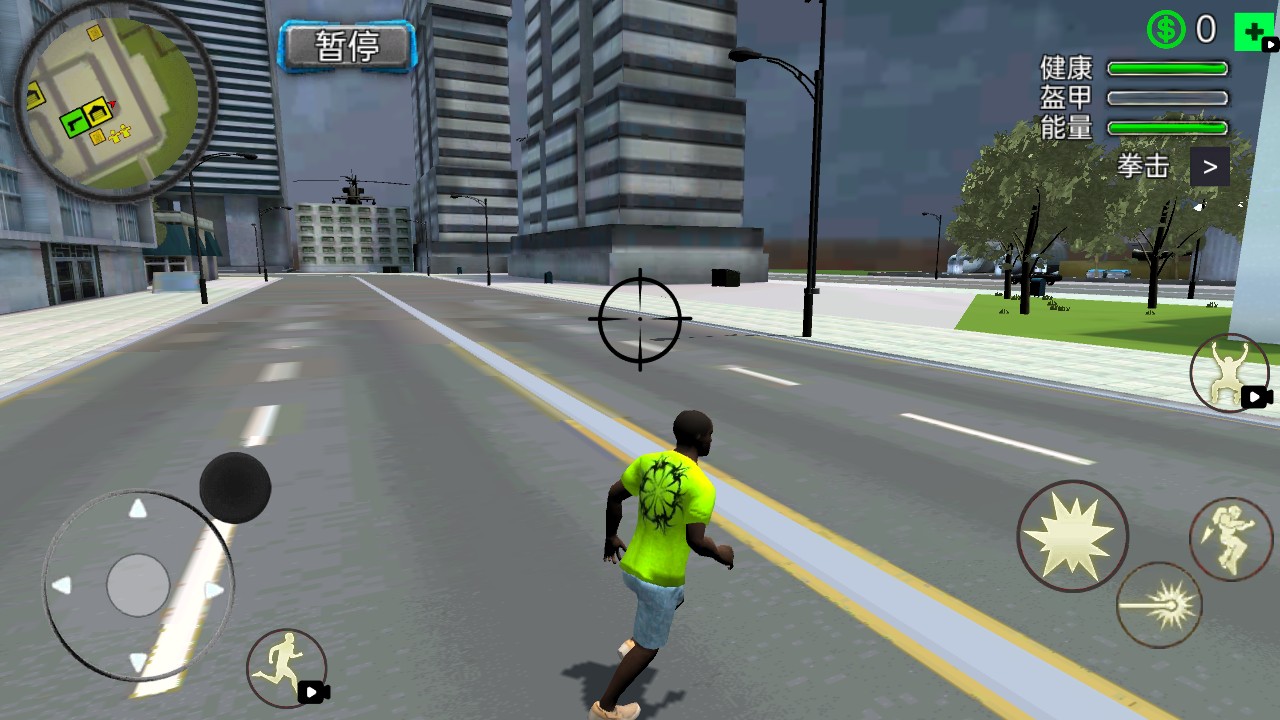Tap the joystick's up arrow

coord(138,509)
